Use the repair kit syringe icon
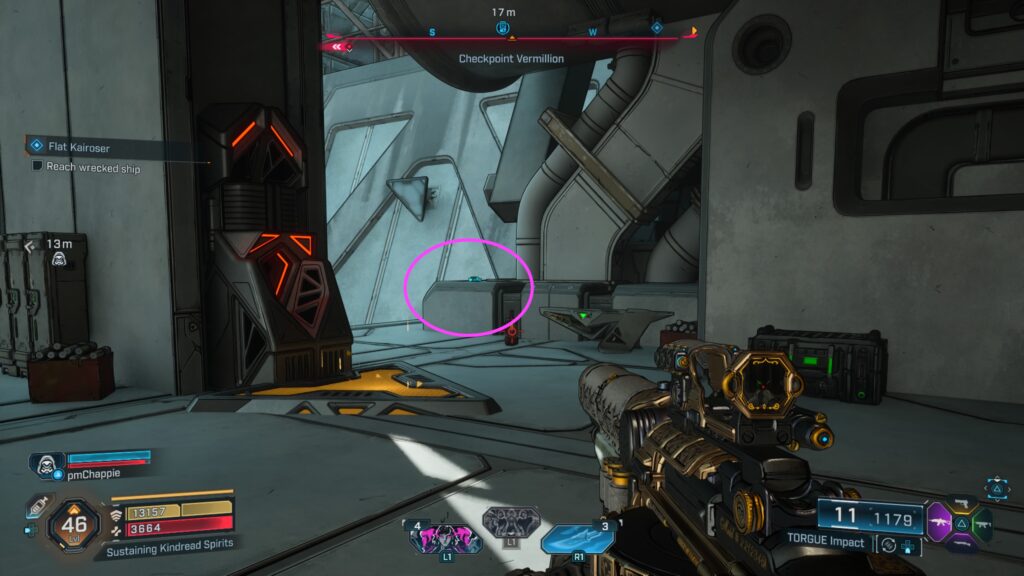Image resolution: width=1024 pixels, height=576 pixels. pos(36,507)
